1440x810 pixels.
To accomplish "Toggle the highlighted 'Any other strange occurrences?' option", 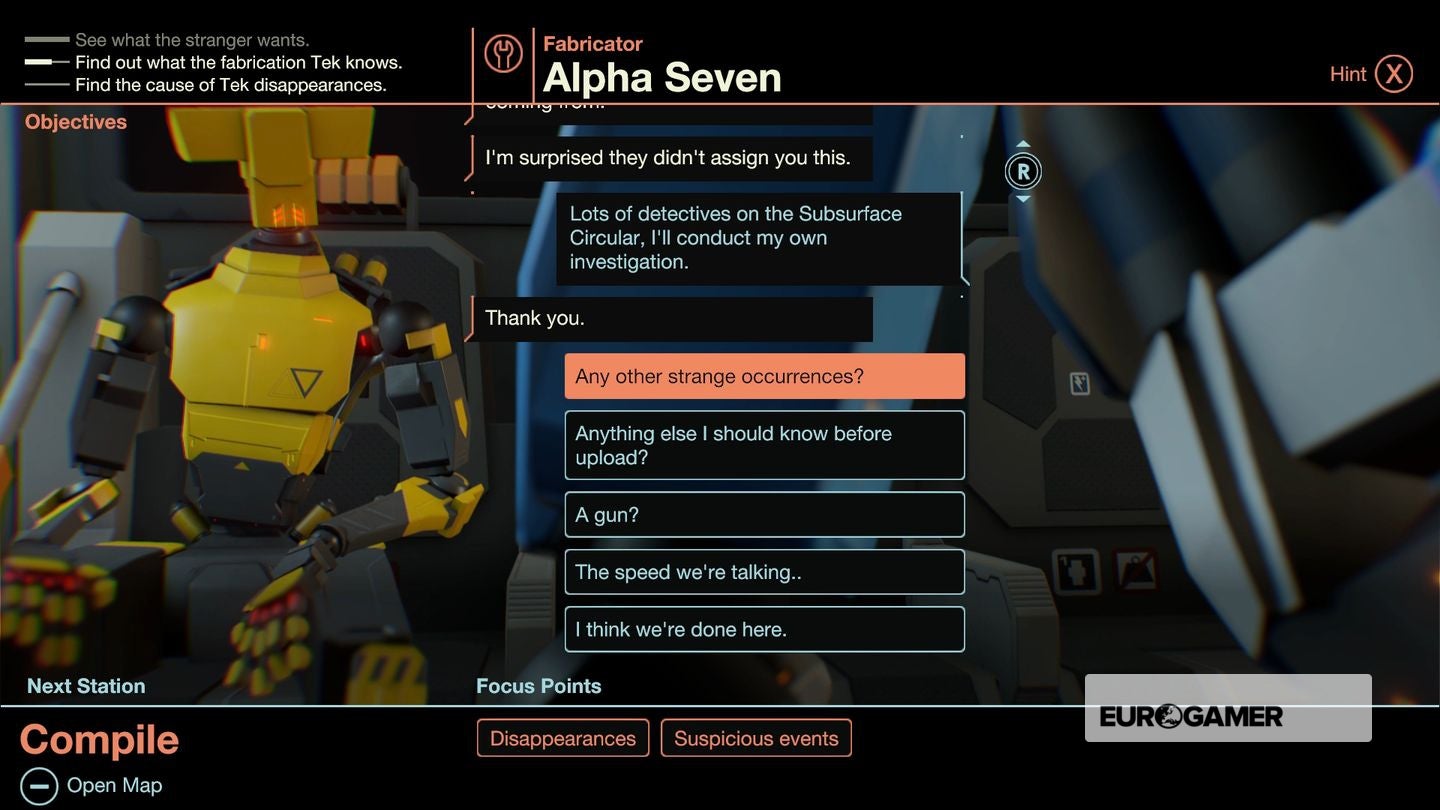I will click(764, 375).
